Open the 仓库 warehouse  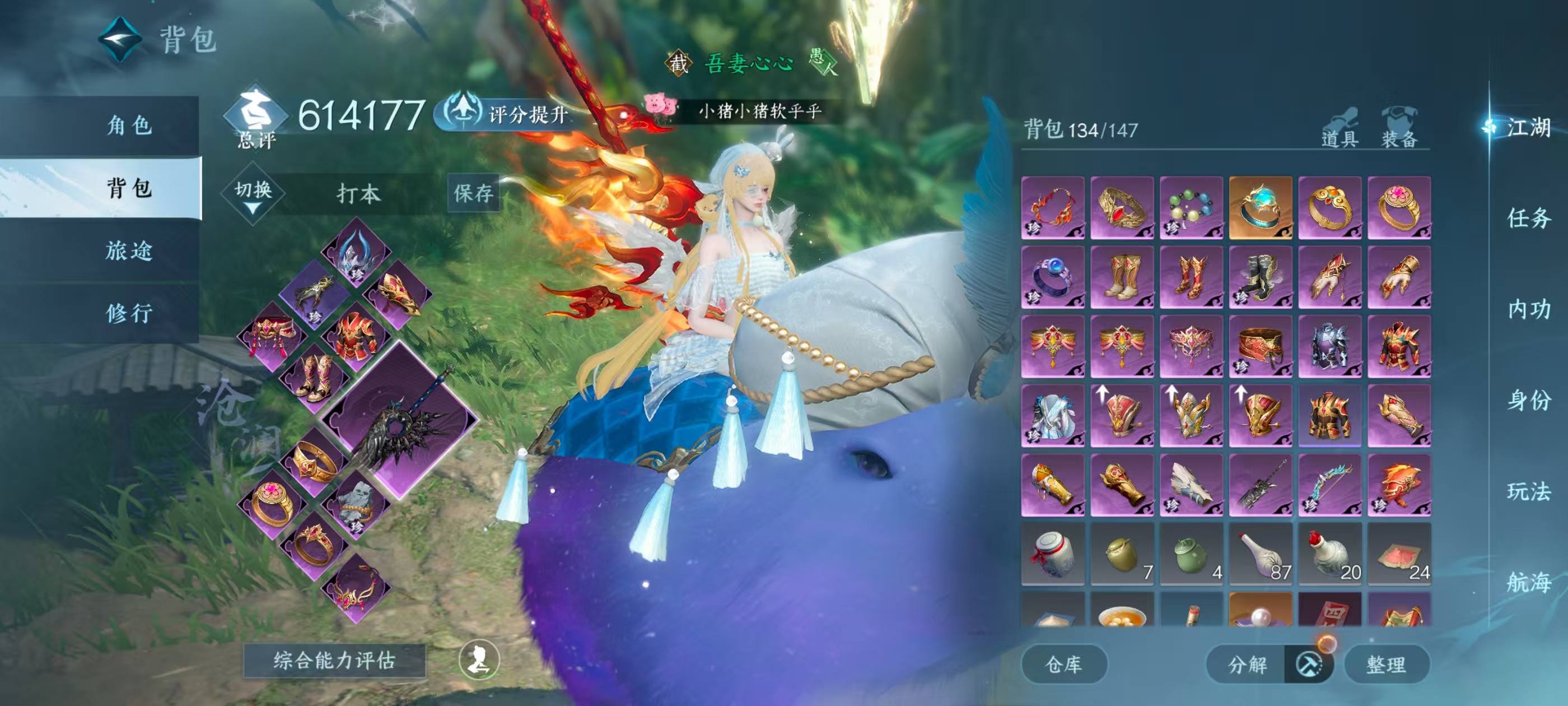(1063, 664)
